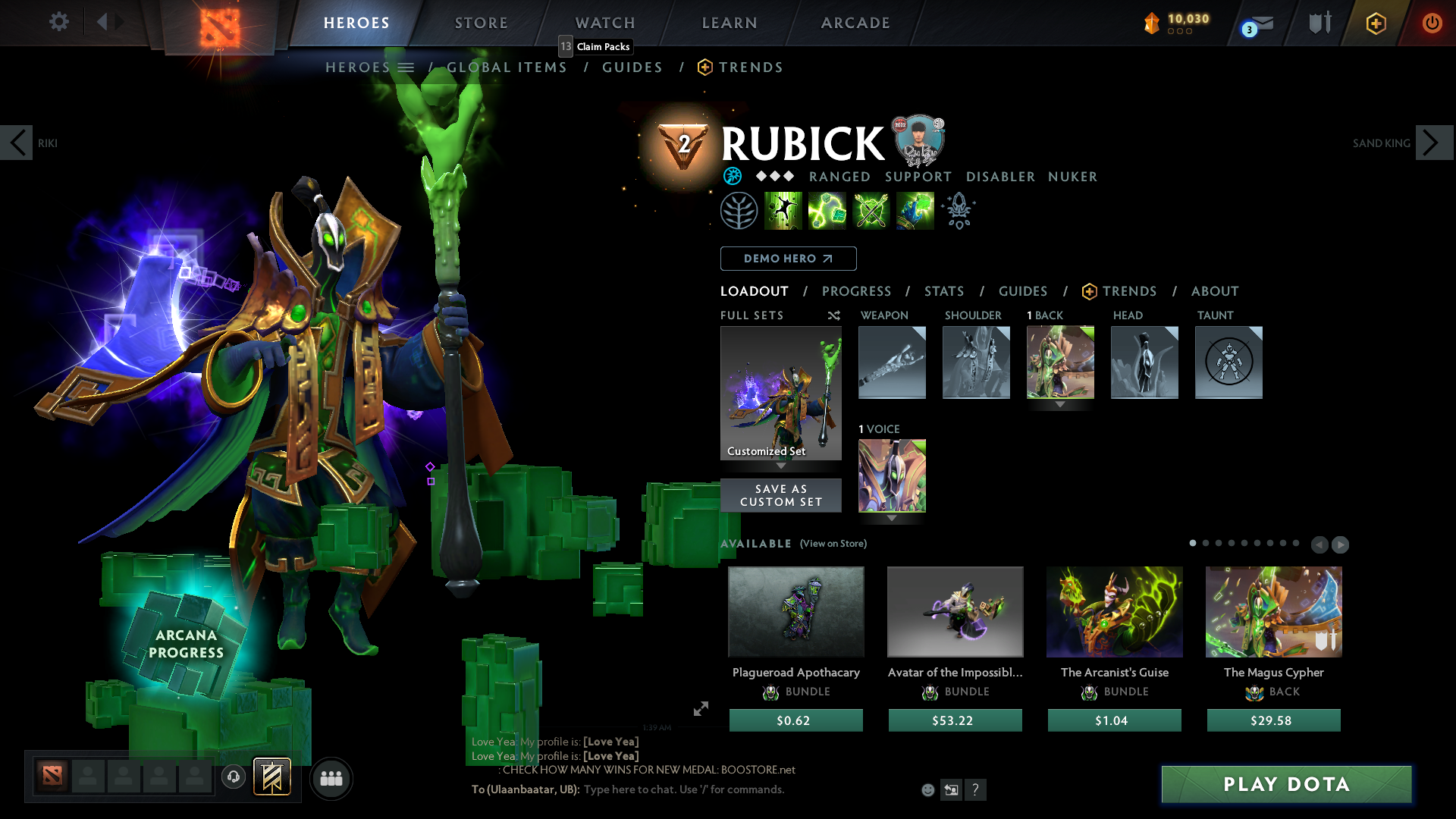1456x819 pixels.
Task: Click the screenshot-sharing icon near the chat
Action: click(952, 789)
